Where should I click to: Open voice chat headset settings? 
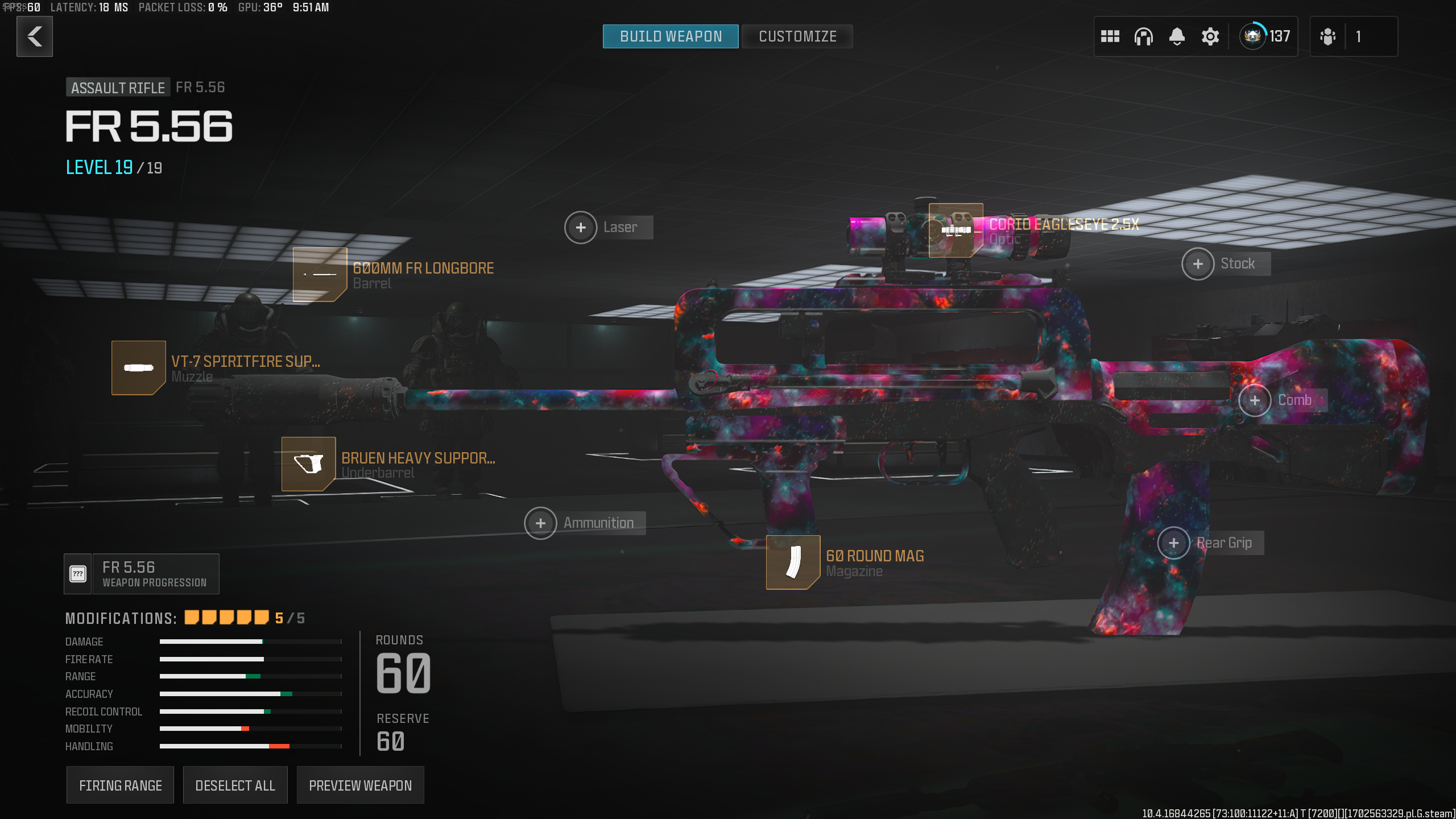click(1143, 36)
